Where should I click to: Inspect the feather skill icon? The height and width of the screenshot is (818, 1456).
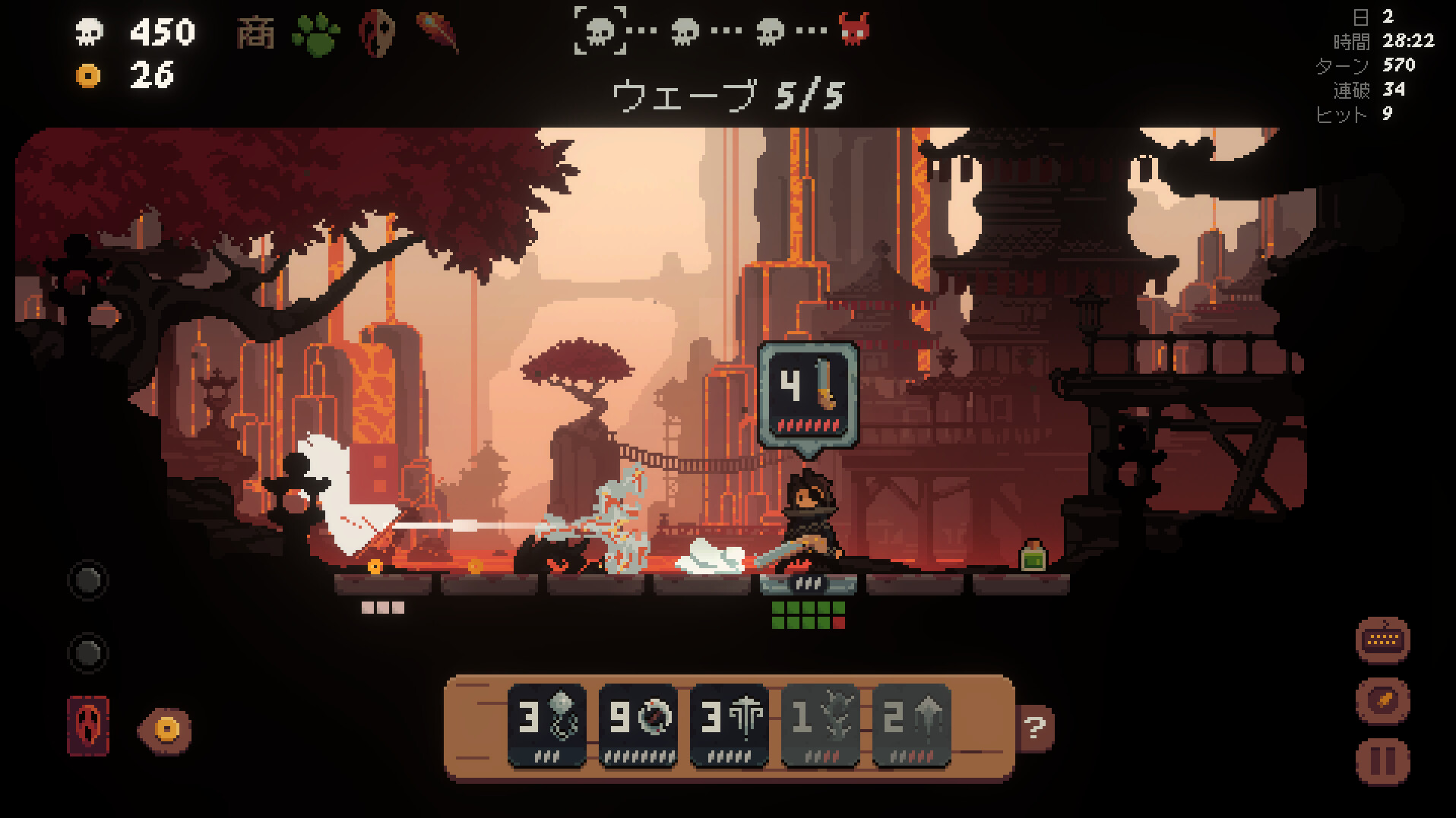click(x=439, y=33)
